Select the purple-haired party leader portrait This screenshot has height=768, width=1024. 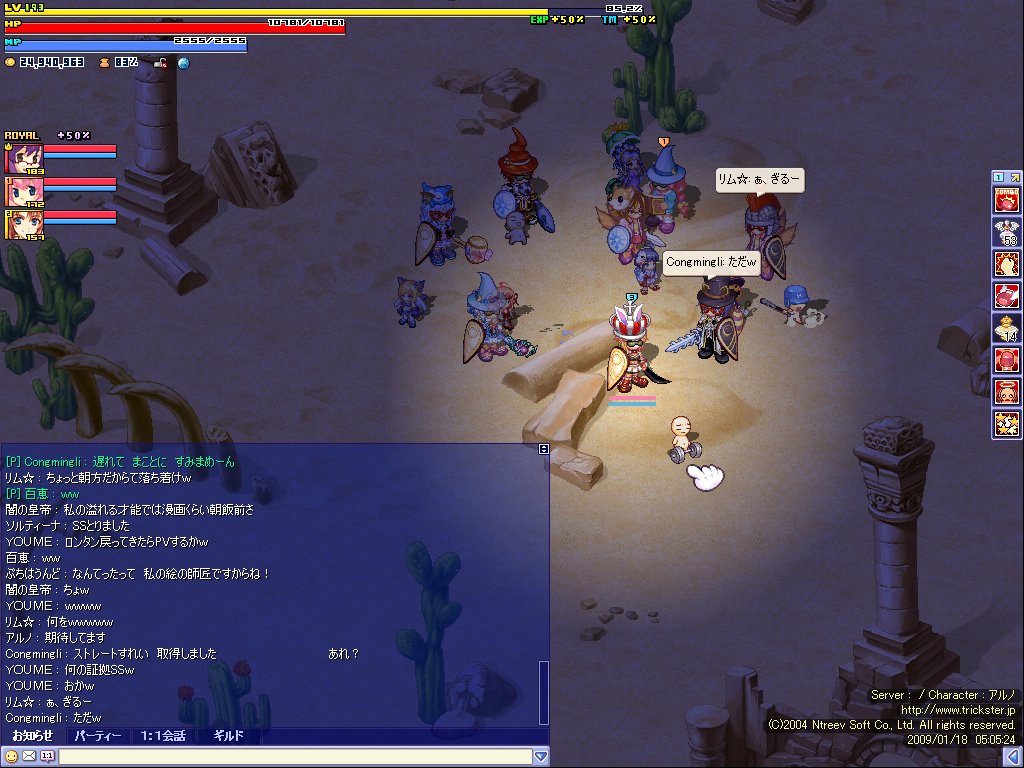[x=19, y=159]
